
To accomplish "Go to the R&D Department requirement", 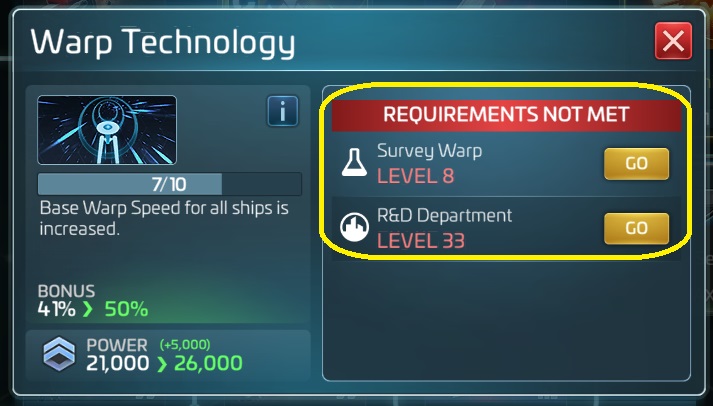I will pos(636,228).
